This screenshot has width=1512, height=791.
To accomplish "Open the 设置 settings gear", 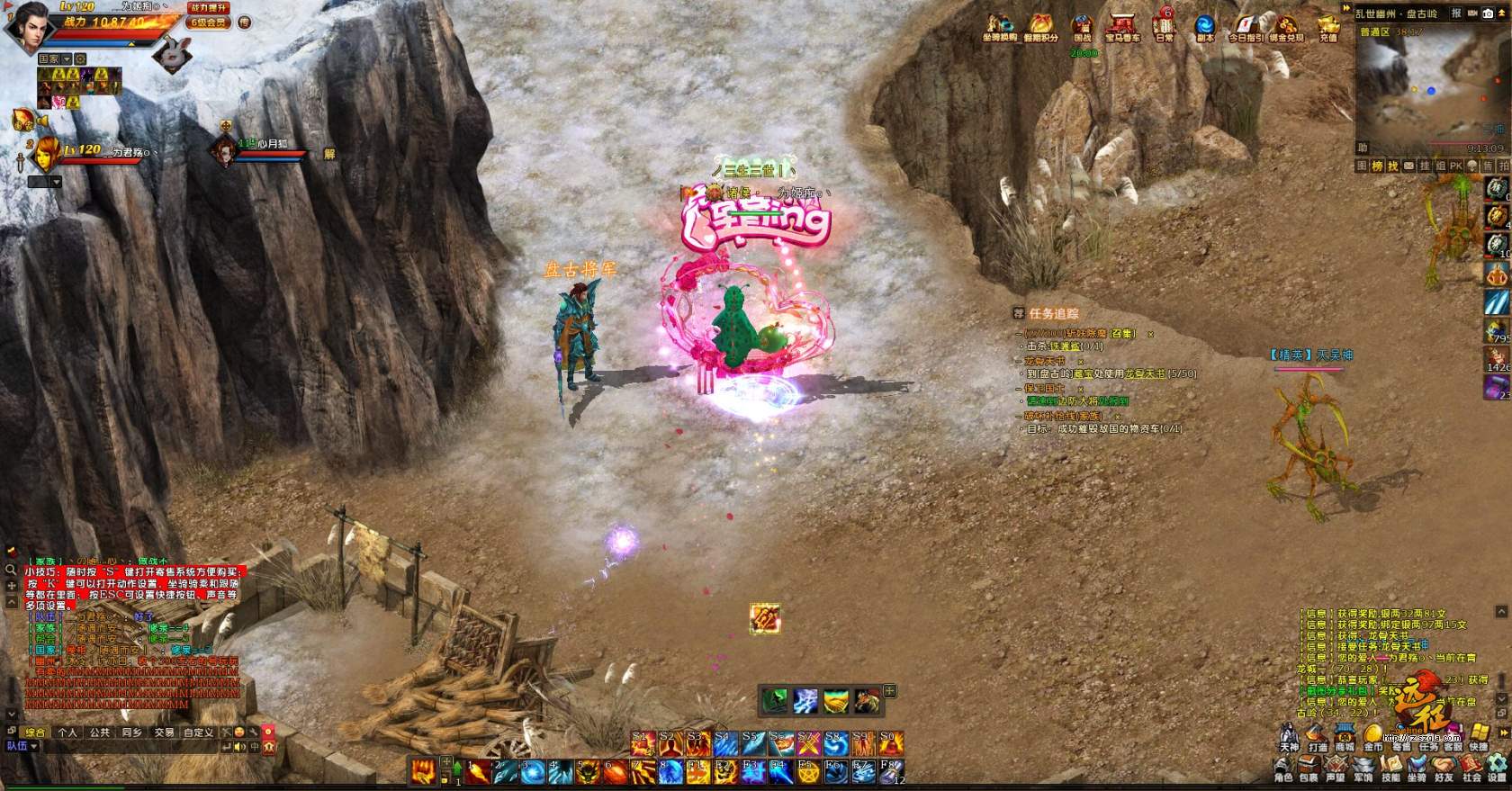I will tap(1497, 769).
